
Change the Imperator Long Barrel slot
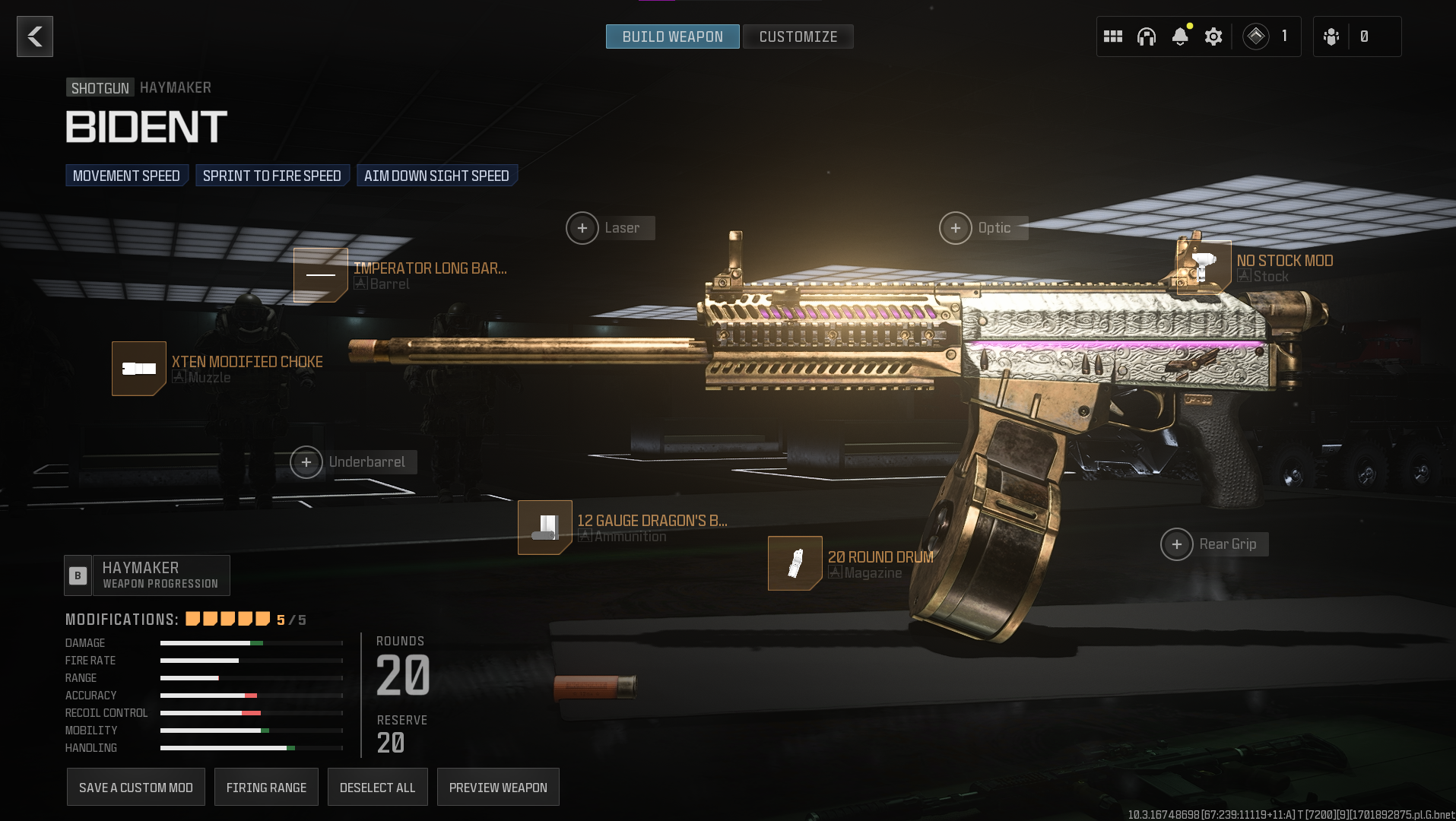(321, 274)
